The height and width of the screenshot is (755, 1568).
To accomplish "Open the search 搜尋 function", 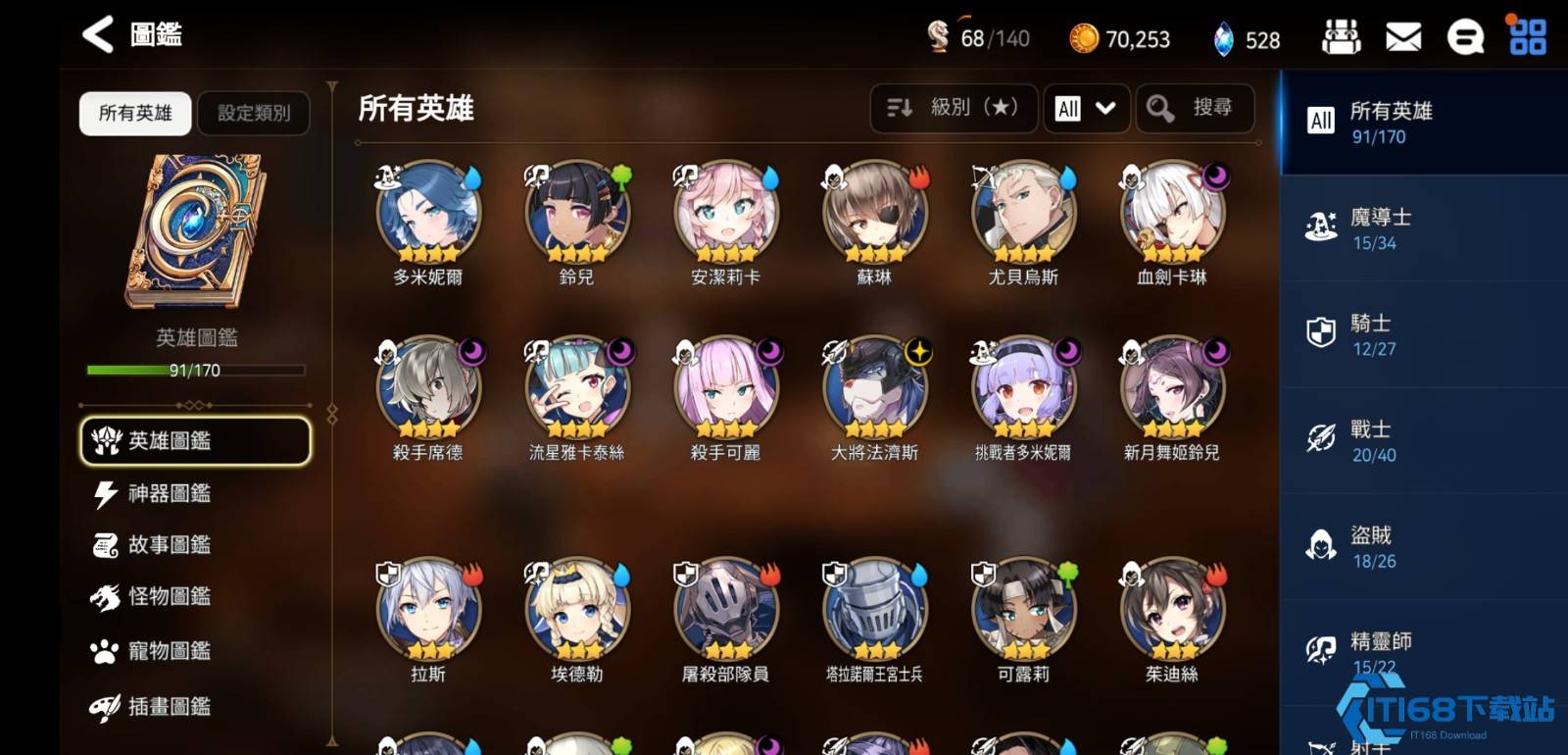I will click(x=1194, y=108).
